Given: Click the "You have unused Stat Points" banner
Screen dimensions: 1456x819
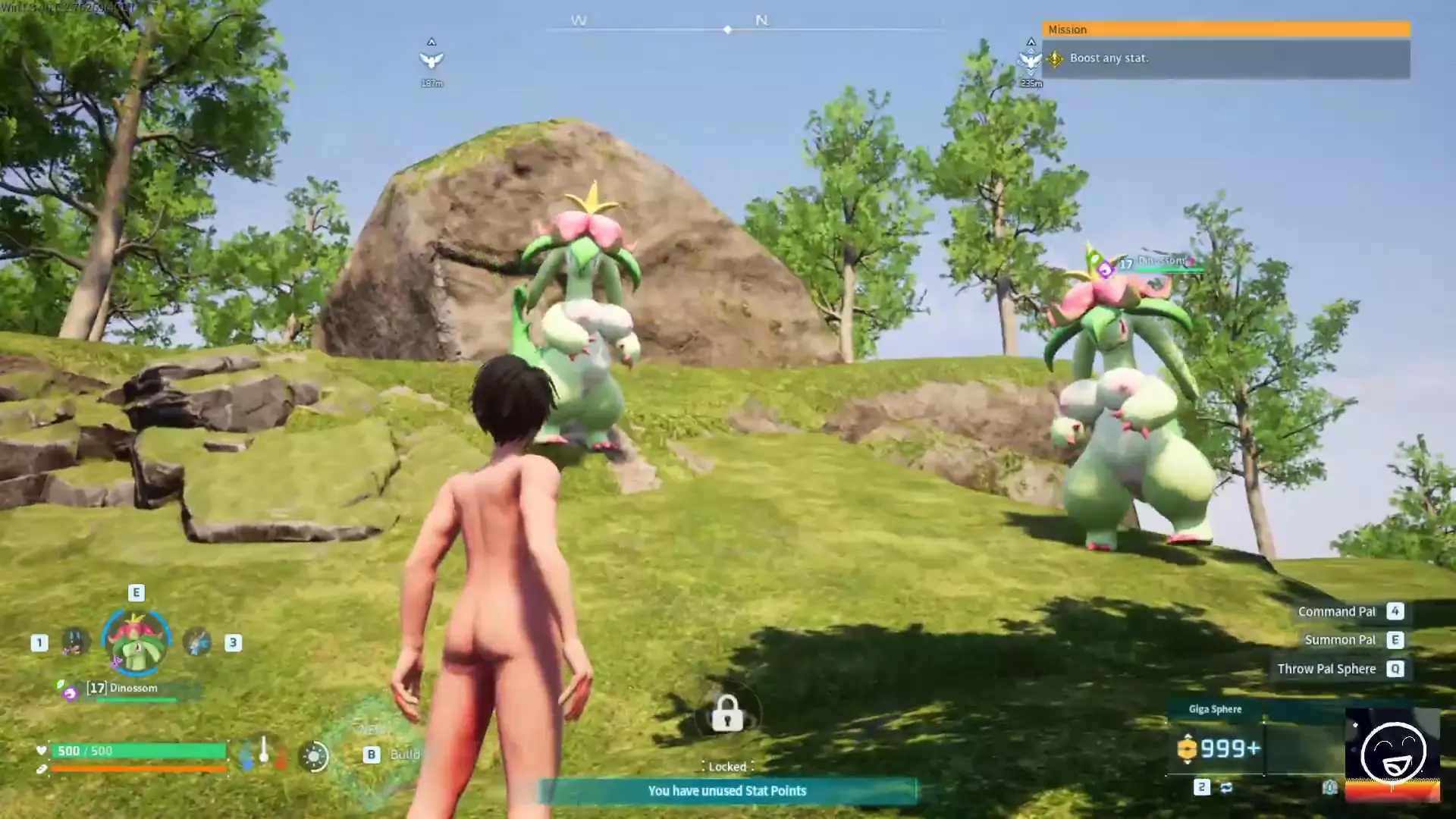Looking at the screenshot, I should click(726, 791).
